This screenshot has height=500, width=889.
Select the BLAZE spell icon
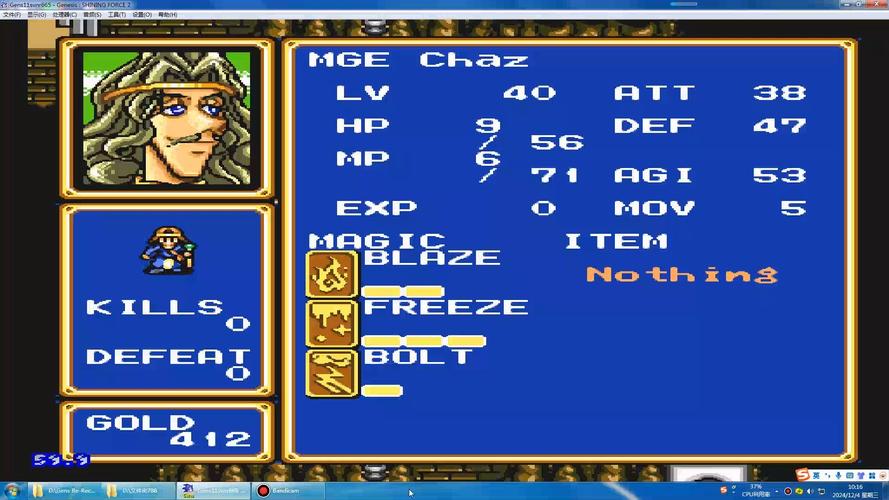pos(331,274)
